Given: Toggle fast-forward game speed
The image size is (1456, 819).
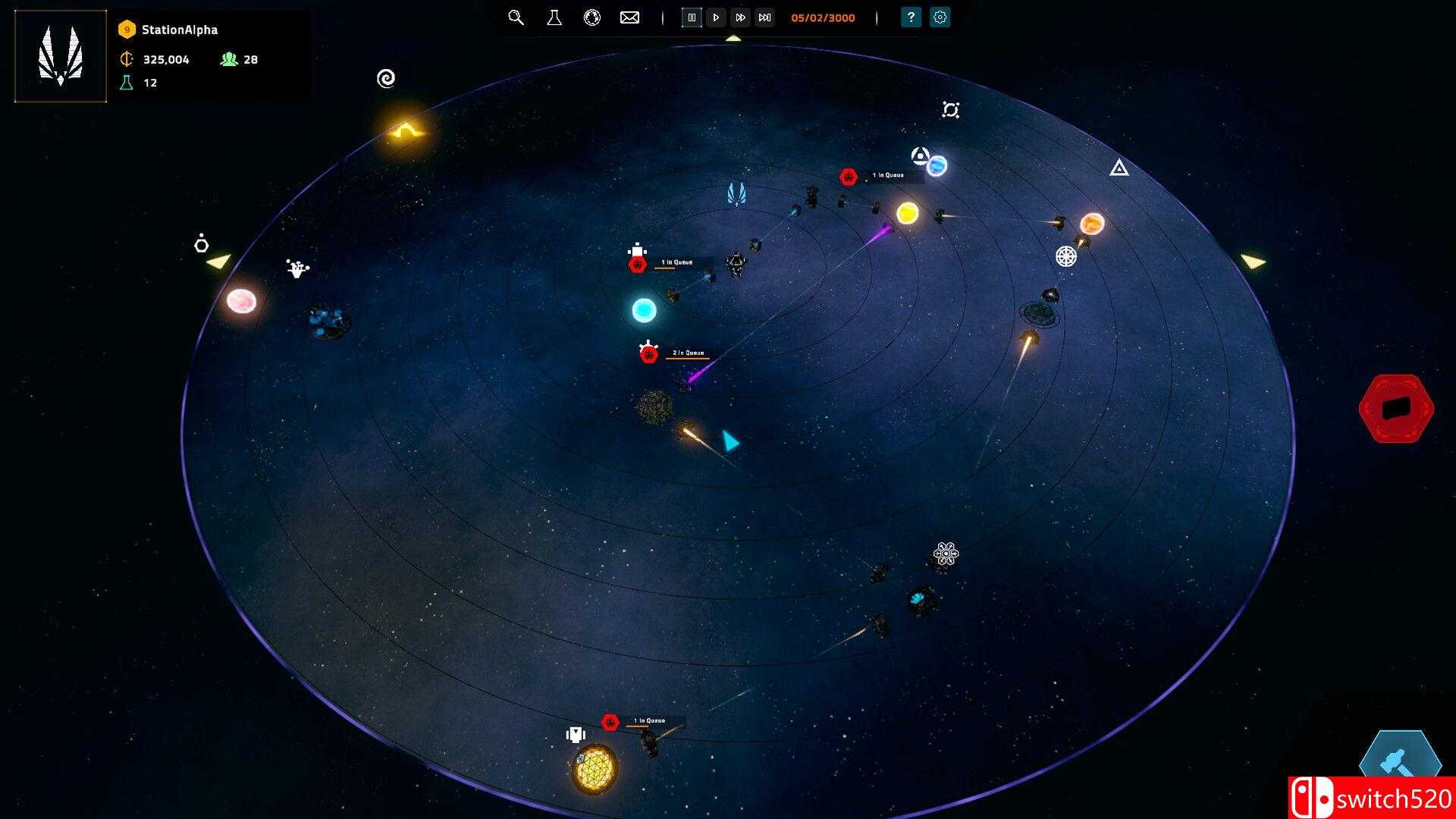Looking at the screenshot, I should pyautogui.click(x=740, y=17).
